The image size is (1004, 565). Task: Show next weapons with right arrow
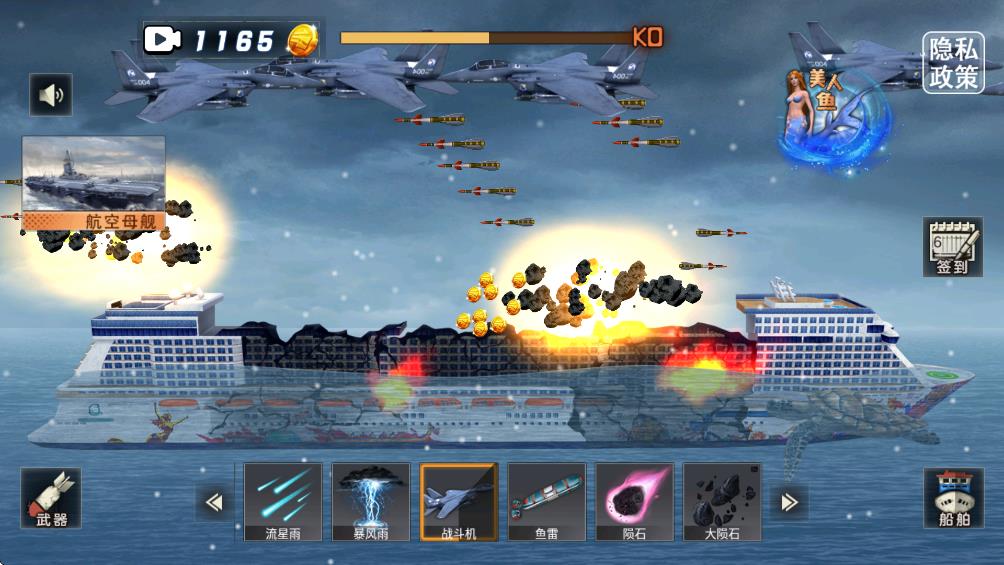coord(789,502)
